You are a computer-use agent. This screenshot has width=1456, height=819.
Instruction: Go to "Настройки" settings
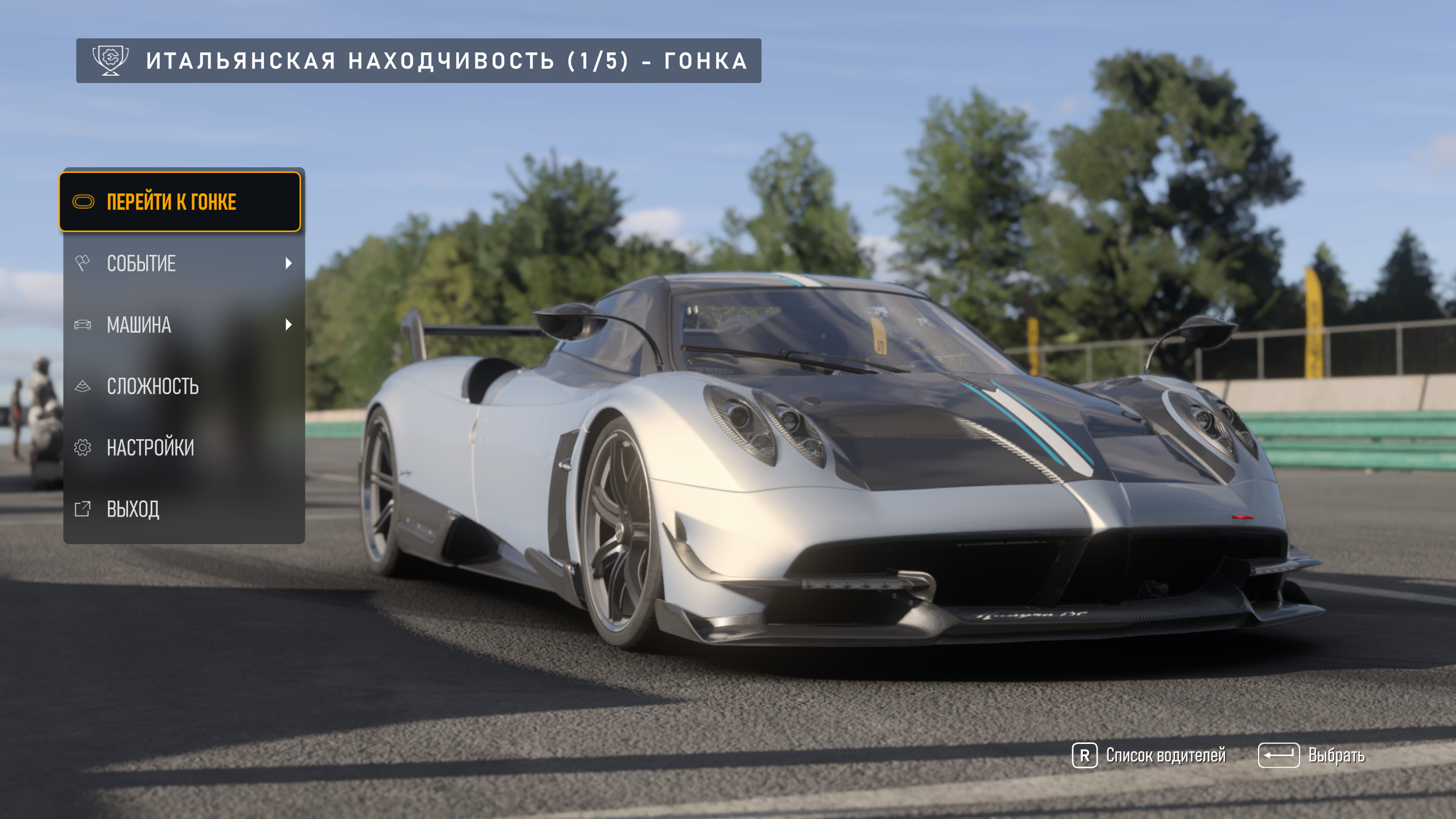pos(183,448)
